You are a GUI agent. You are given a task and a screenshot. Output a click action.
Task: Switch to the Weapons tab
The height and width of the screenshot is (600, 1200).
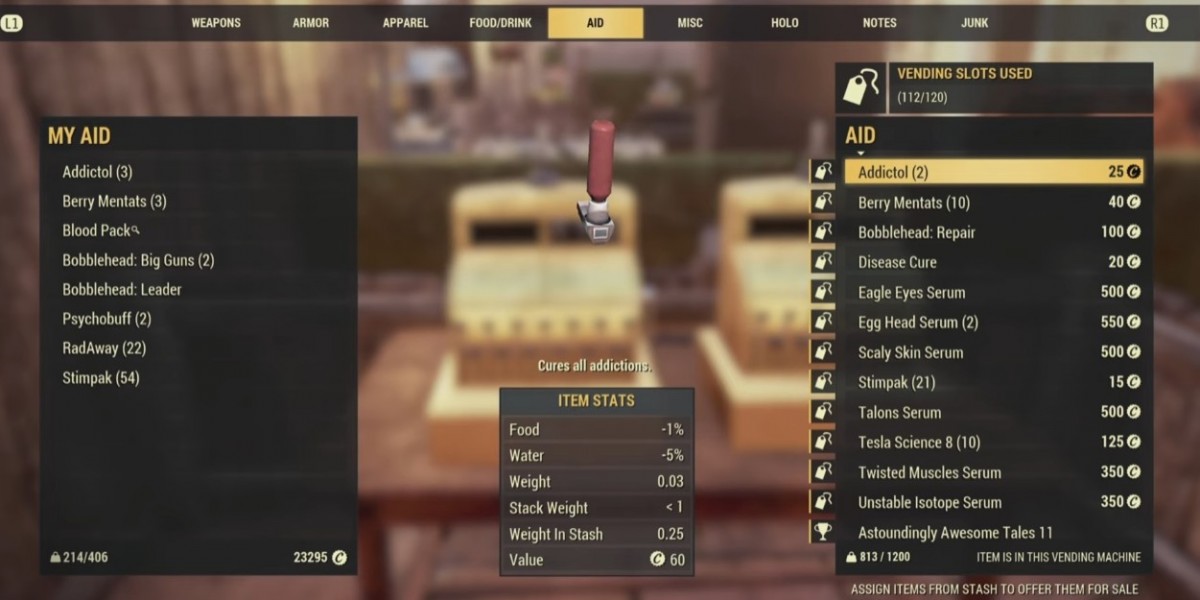218,23
